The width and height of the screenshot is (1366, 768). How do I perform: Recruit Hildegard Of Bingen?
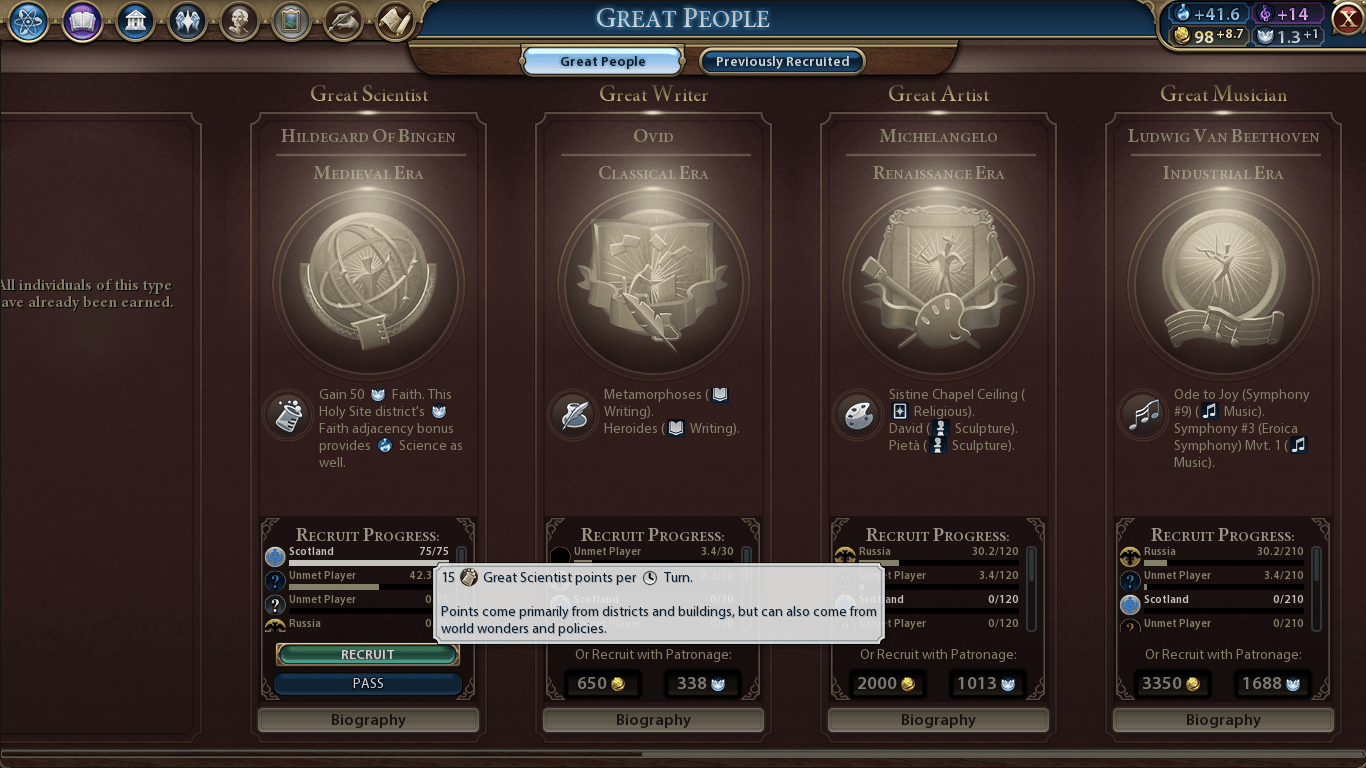point(367,654)
